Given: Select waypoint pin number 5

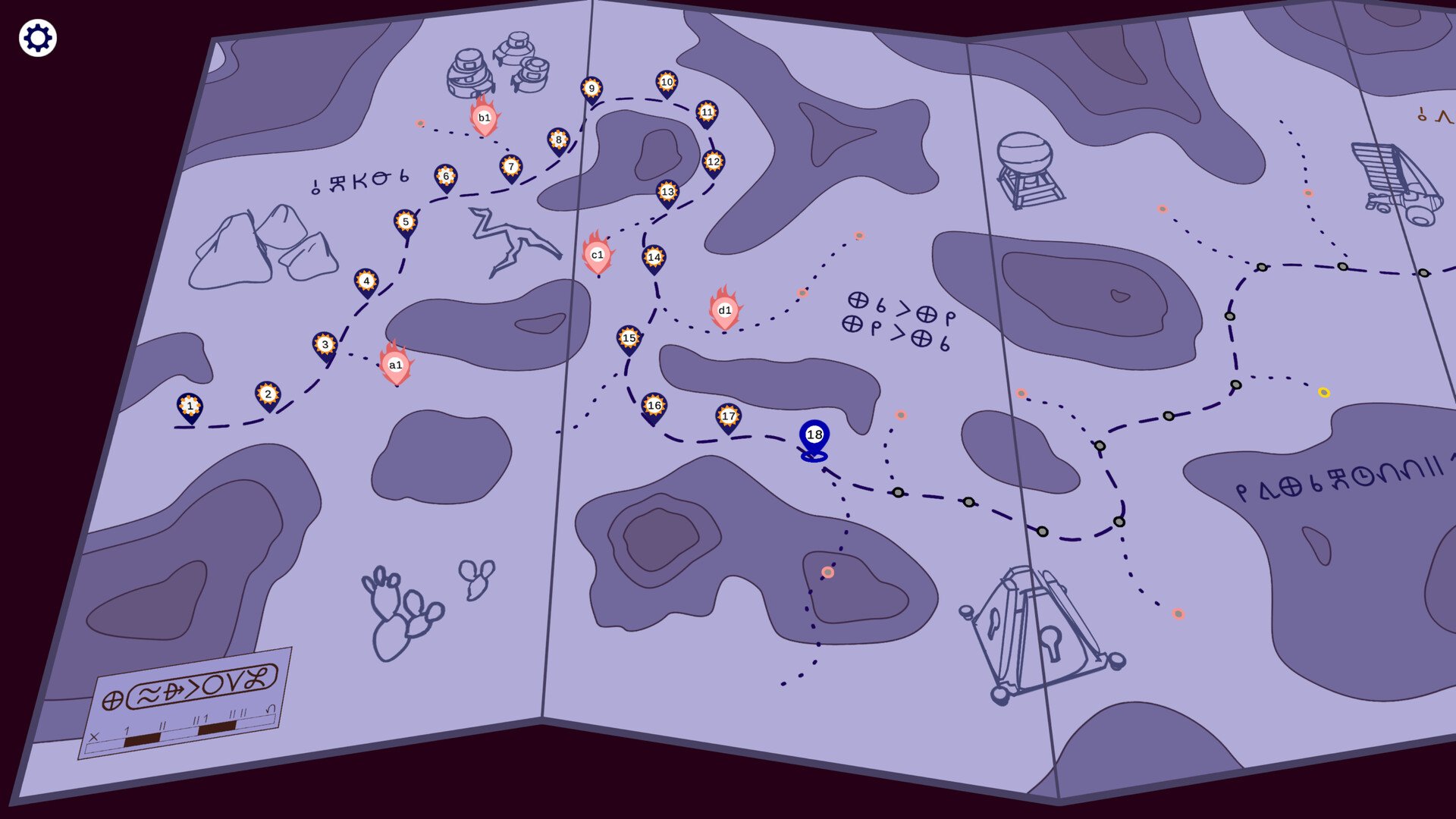Looking at the screenshot, I should (406, 222).
